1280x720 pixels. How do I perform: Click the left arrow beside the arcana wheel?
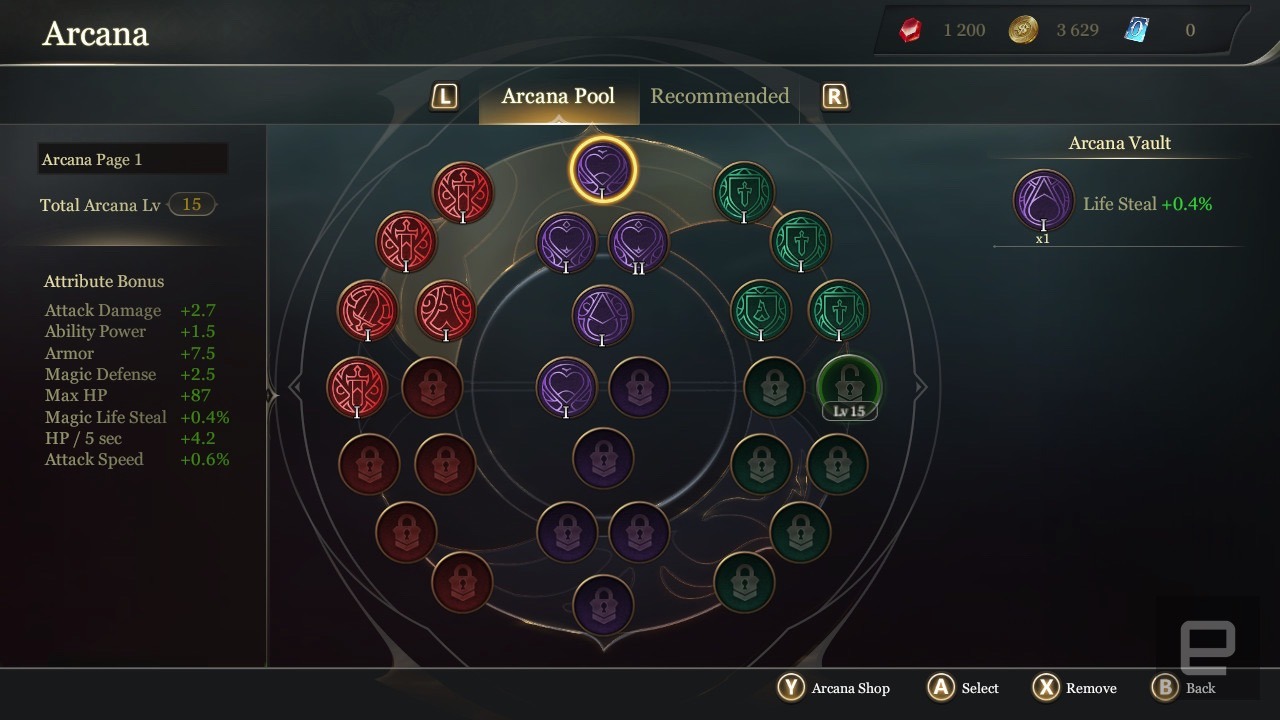click(x=294, y=387)
